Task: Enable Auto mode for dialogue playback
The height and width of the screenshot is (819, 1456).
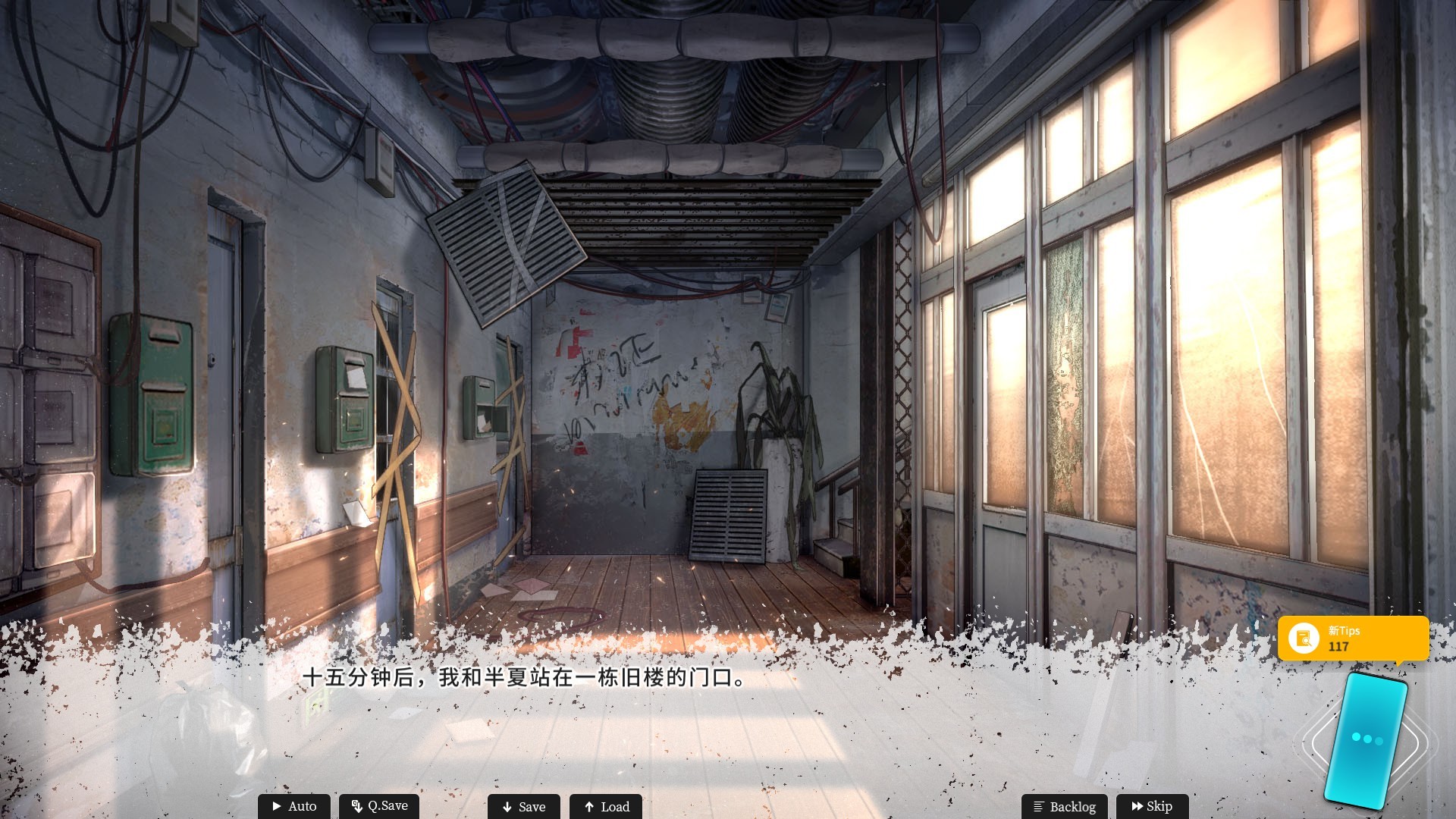Action: coord(293,806)
